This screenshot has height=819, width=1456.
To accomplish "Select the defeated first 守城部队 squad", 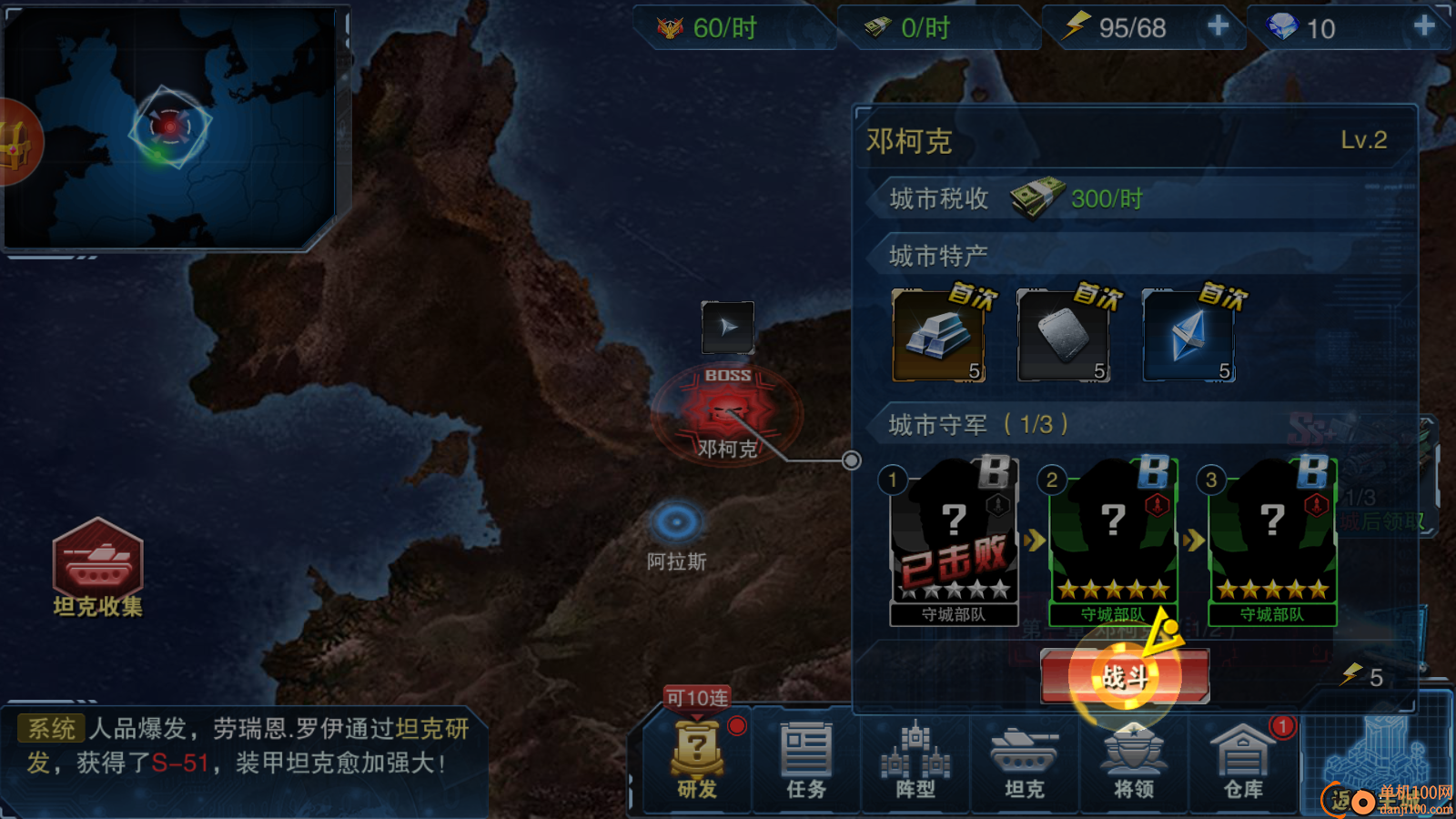I will click(x=954, y=537).
